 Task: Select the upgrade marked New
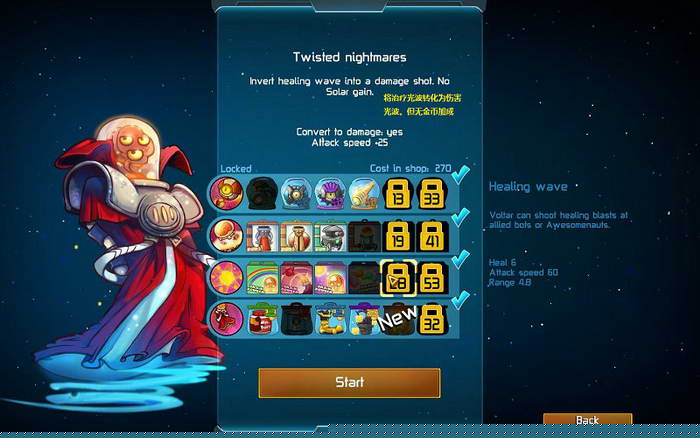click(x=398, y=319)
